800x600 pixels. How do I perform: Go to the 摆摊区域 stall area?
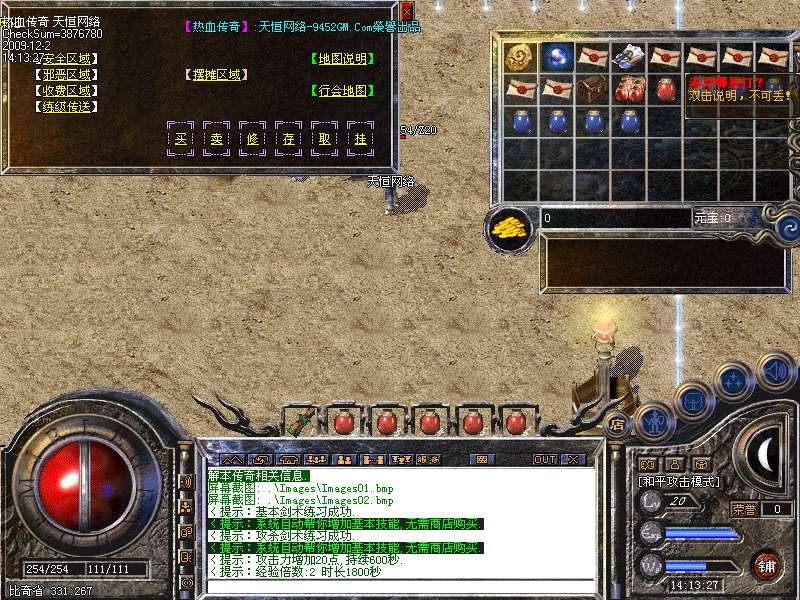coord(216,75)
